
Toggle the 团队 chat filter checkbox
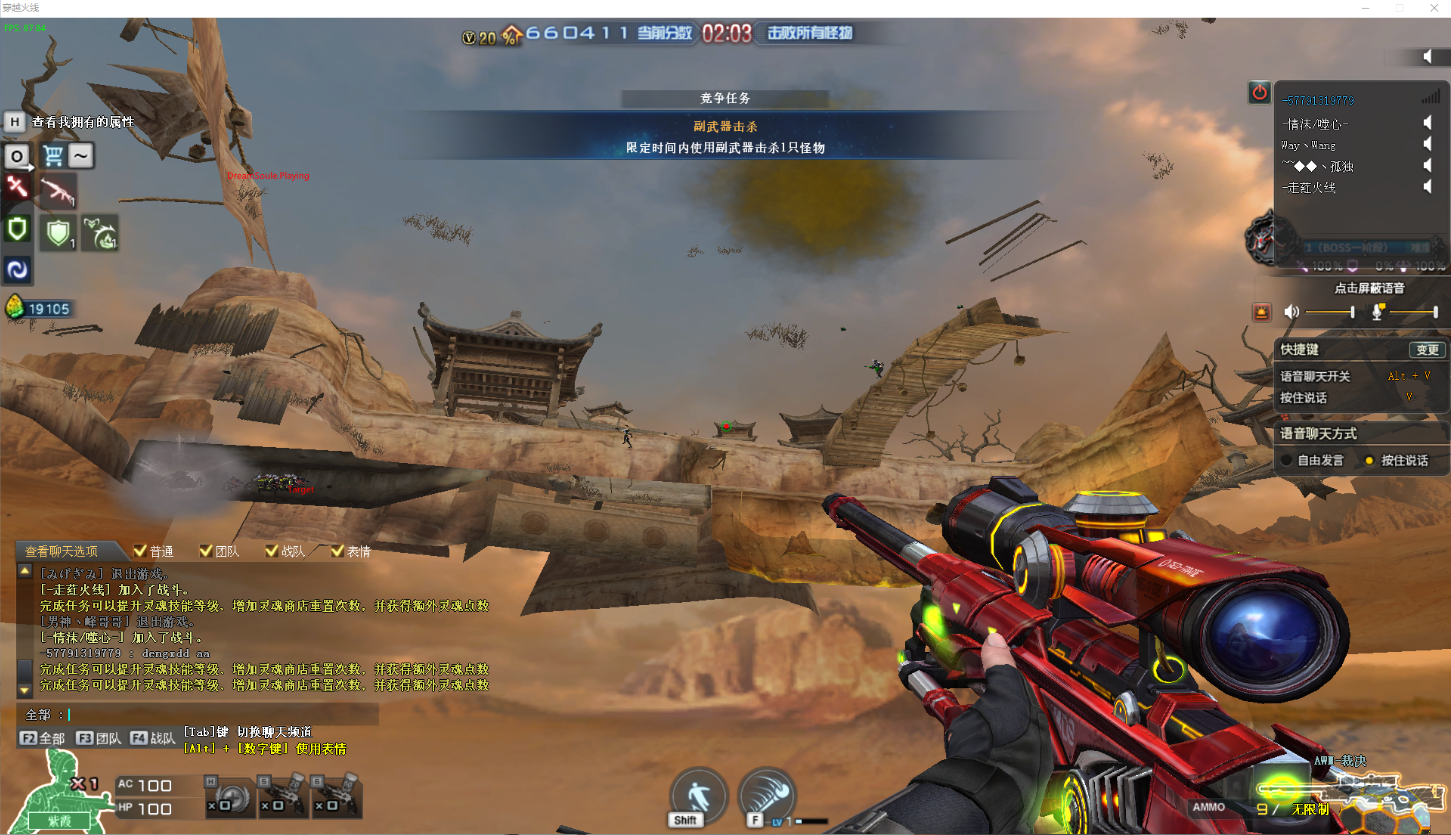coord(206,551)
